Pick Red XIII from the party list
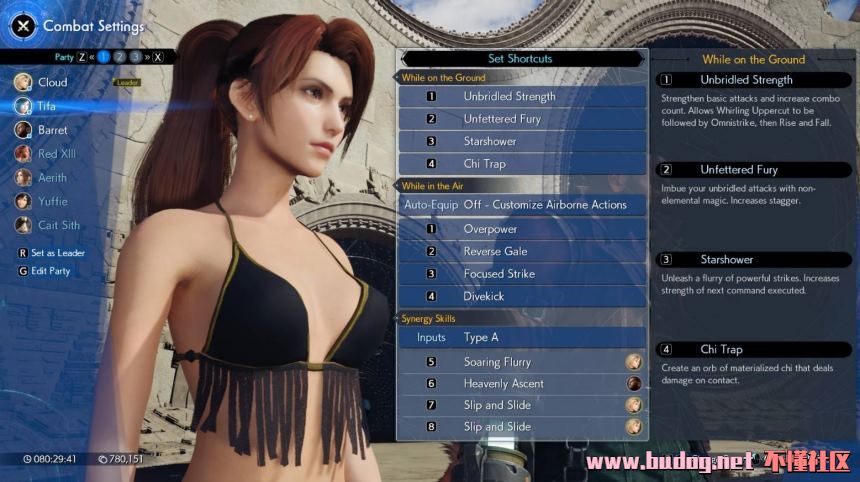The image size is (860, 482). pyautogui.click(x=56, y=154)
